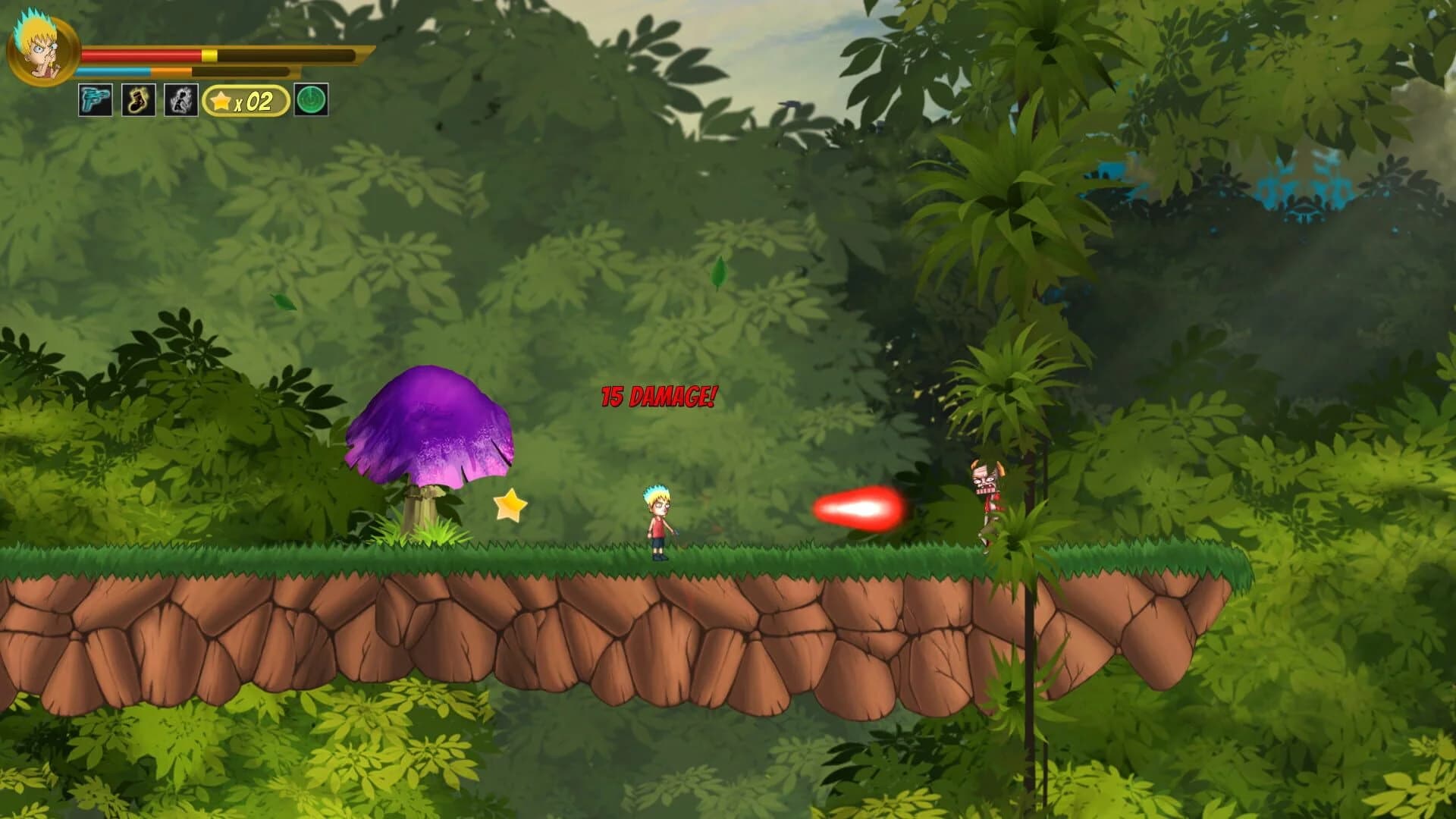The height and width of the screenshot is (819, 1456).
Task: Open the character portrait in the HUD
Action: pos(42,49)
